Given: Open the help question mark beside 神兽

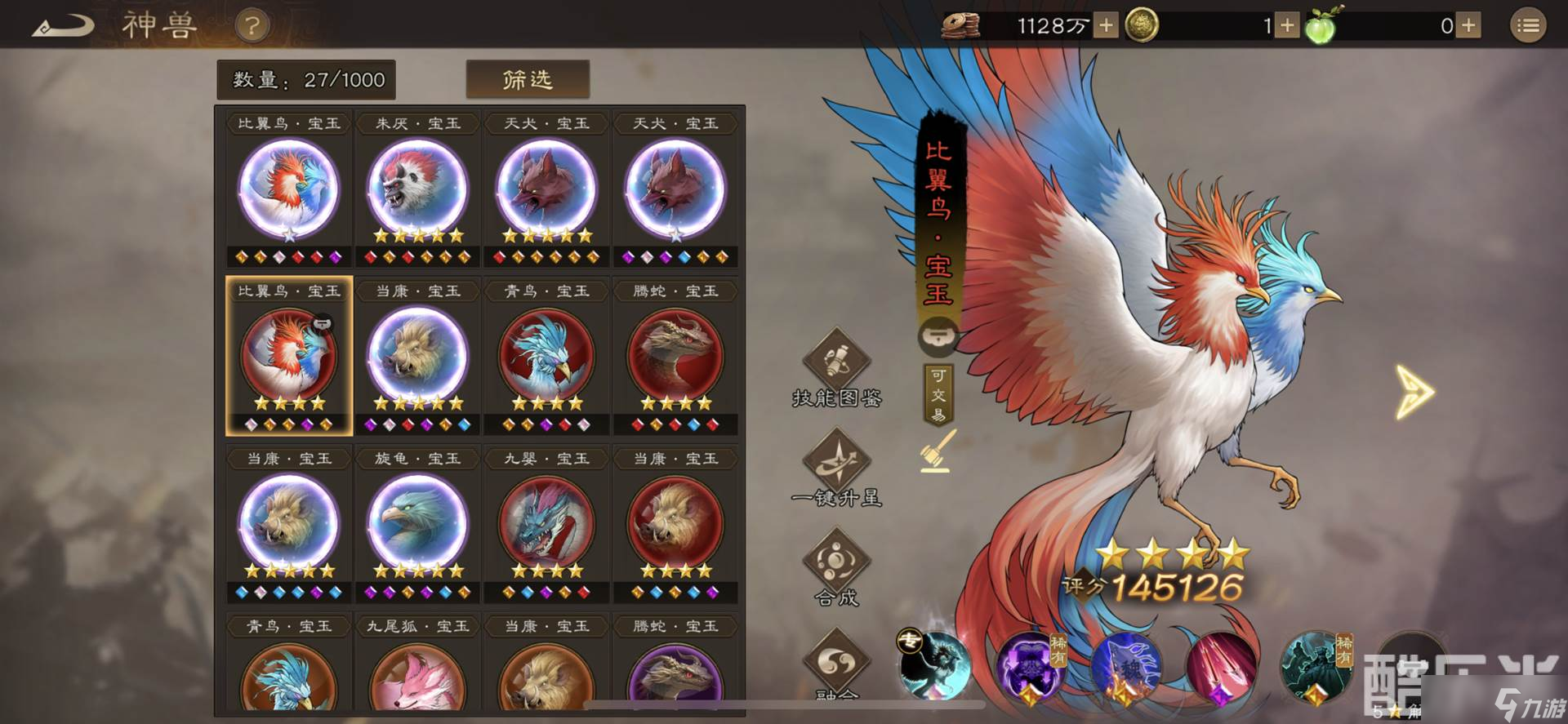Looking at the screenshot, I should 252,25.
